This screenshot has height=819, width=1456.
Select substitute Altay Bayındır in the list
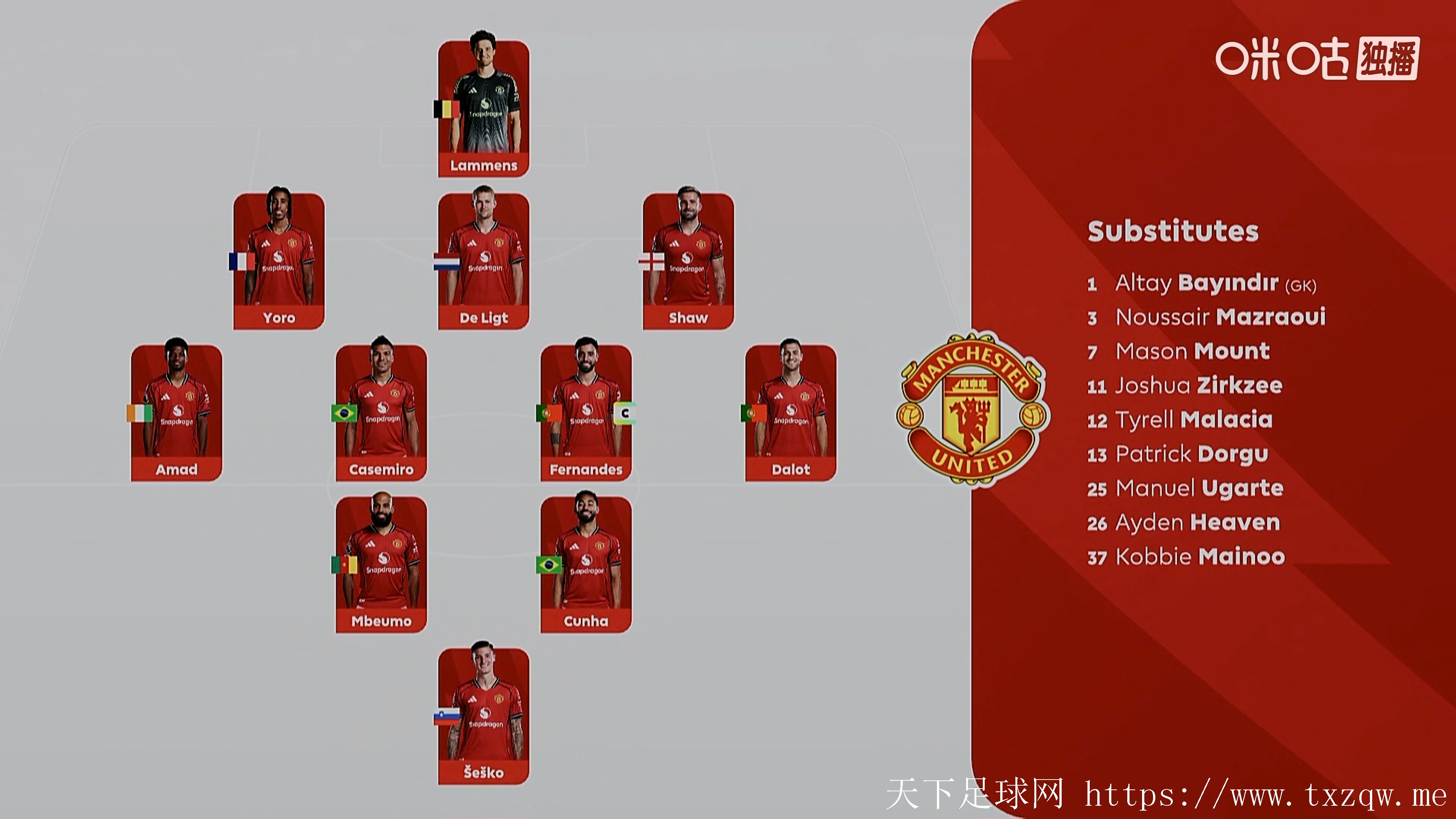click(x=1201, y=283)
